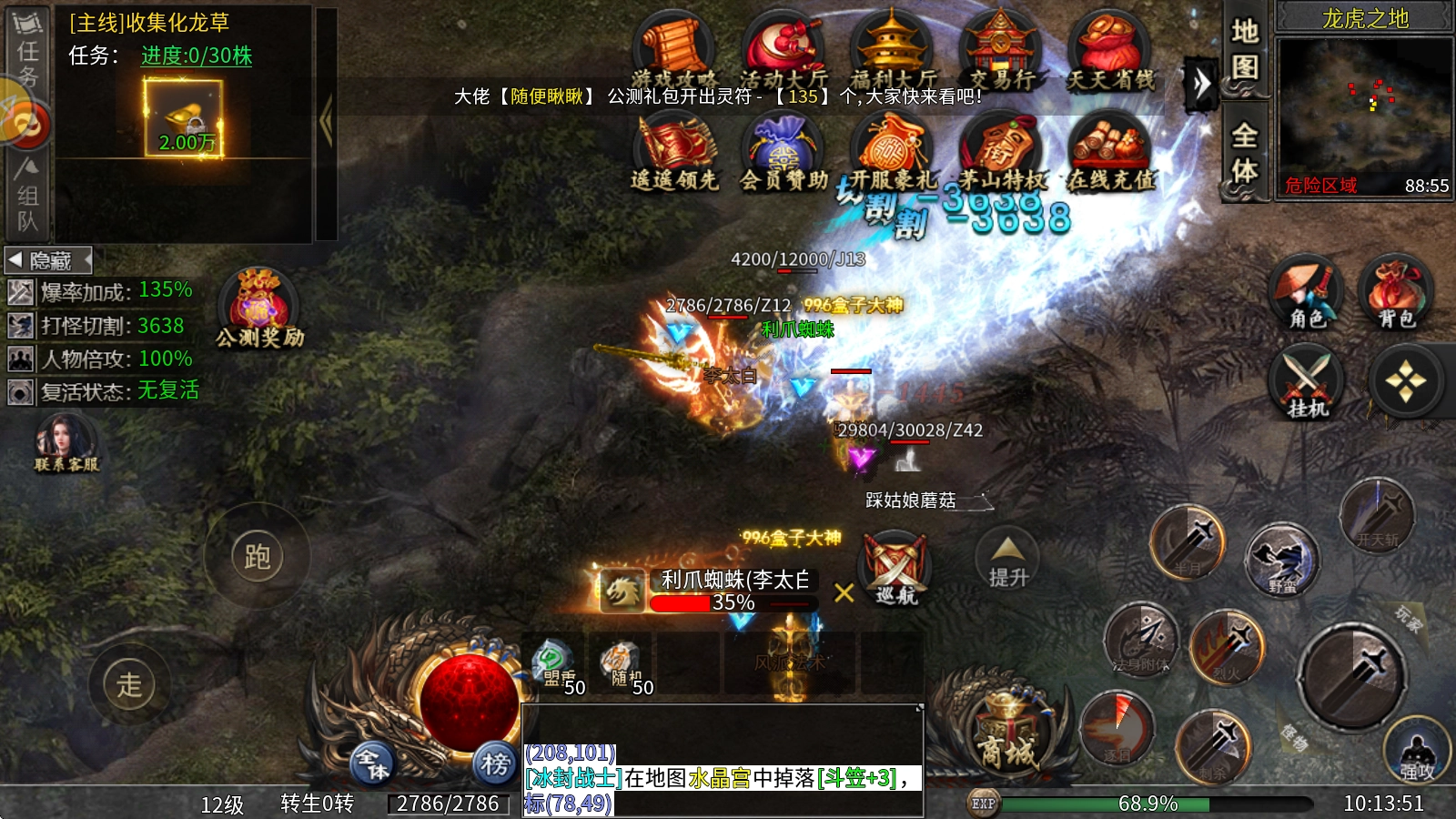Open the 交易行 trading house

[1001, 51]
